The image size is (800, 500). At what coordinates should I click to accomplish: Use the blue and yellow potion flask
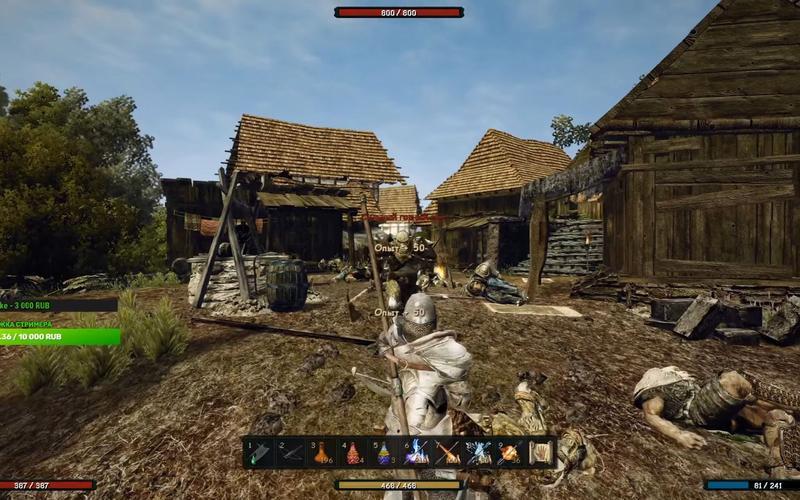385,453
